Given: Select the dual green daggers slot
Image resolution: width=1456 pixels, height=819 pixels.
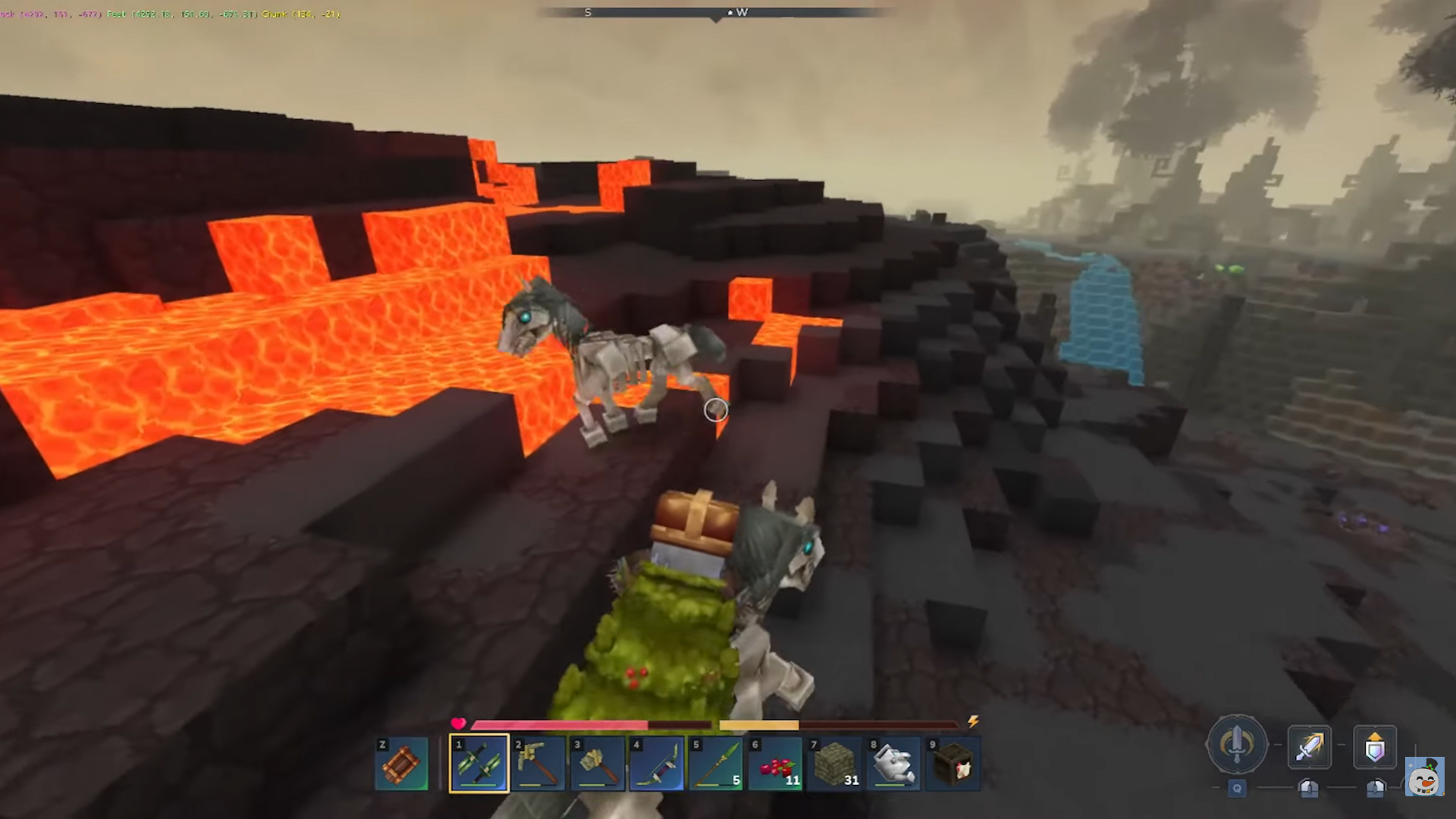Looking at the screenshot, I should pyautogui.click(x=479, y=763).
